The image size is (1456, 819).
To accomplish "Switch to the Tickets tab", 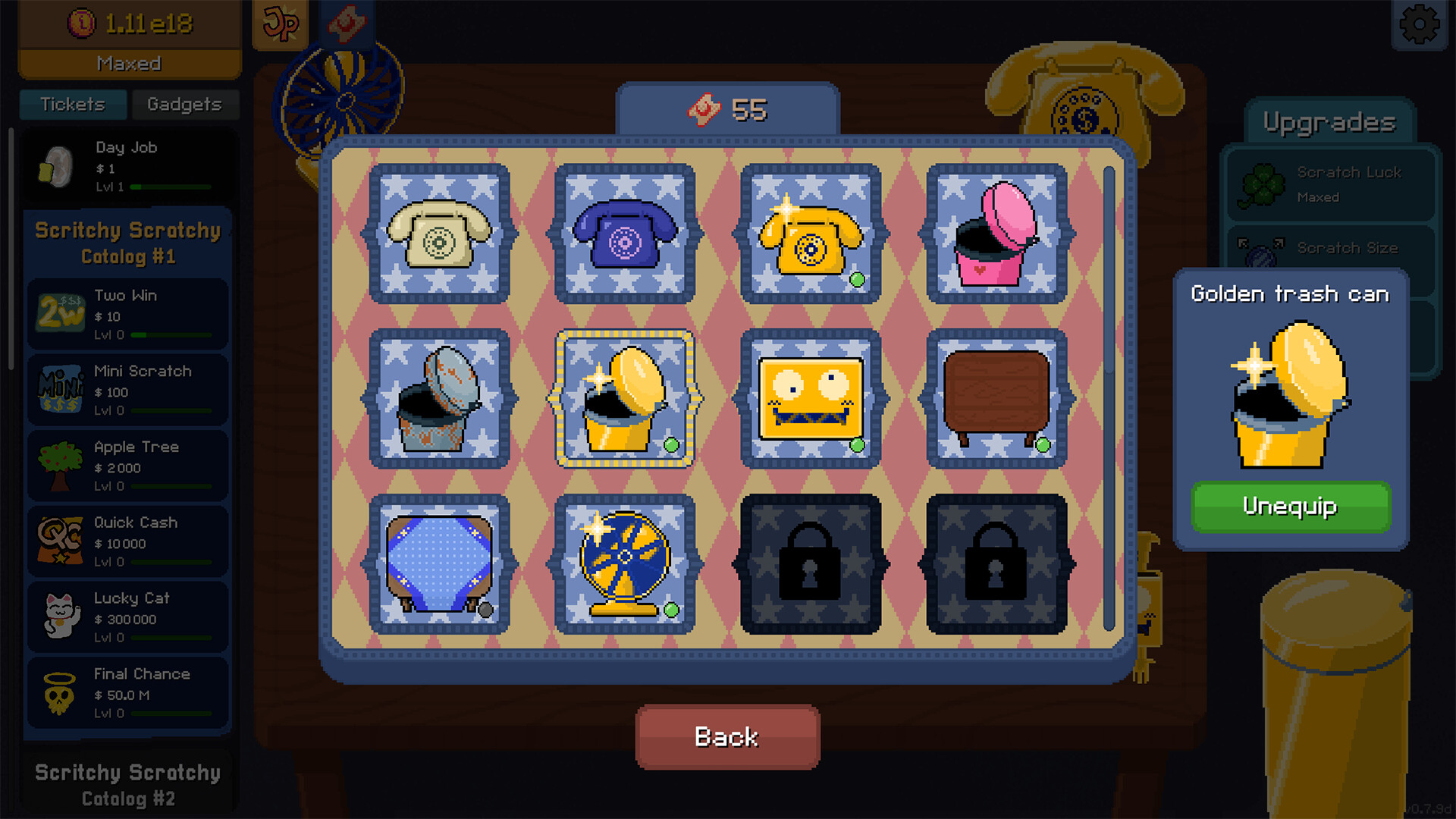I will pos(73,105).
